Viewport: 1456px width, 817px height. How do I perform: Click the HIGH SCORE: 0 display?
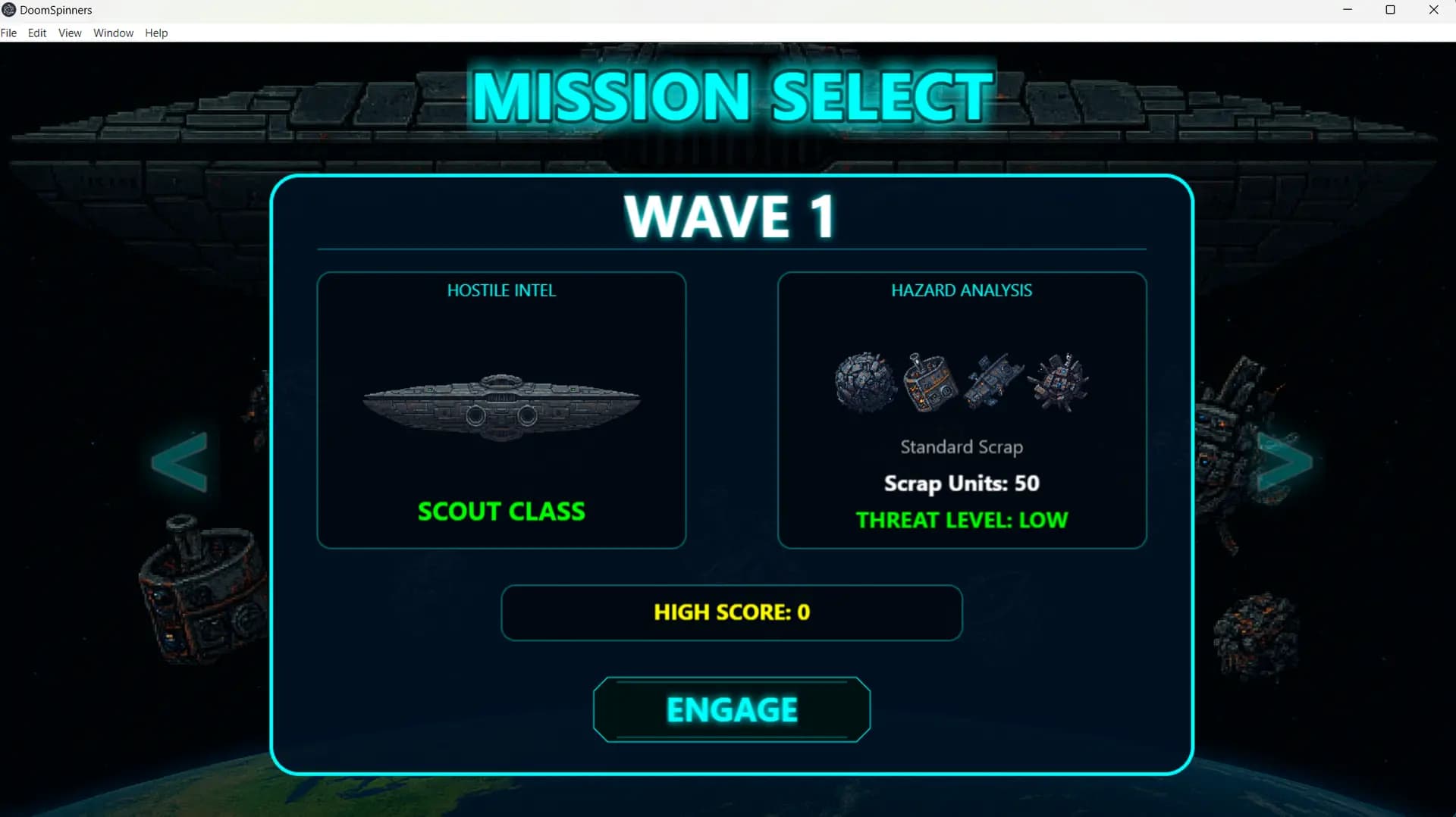730,612
